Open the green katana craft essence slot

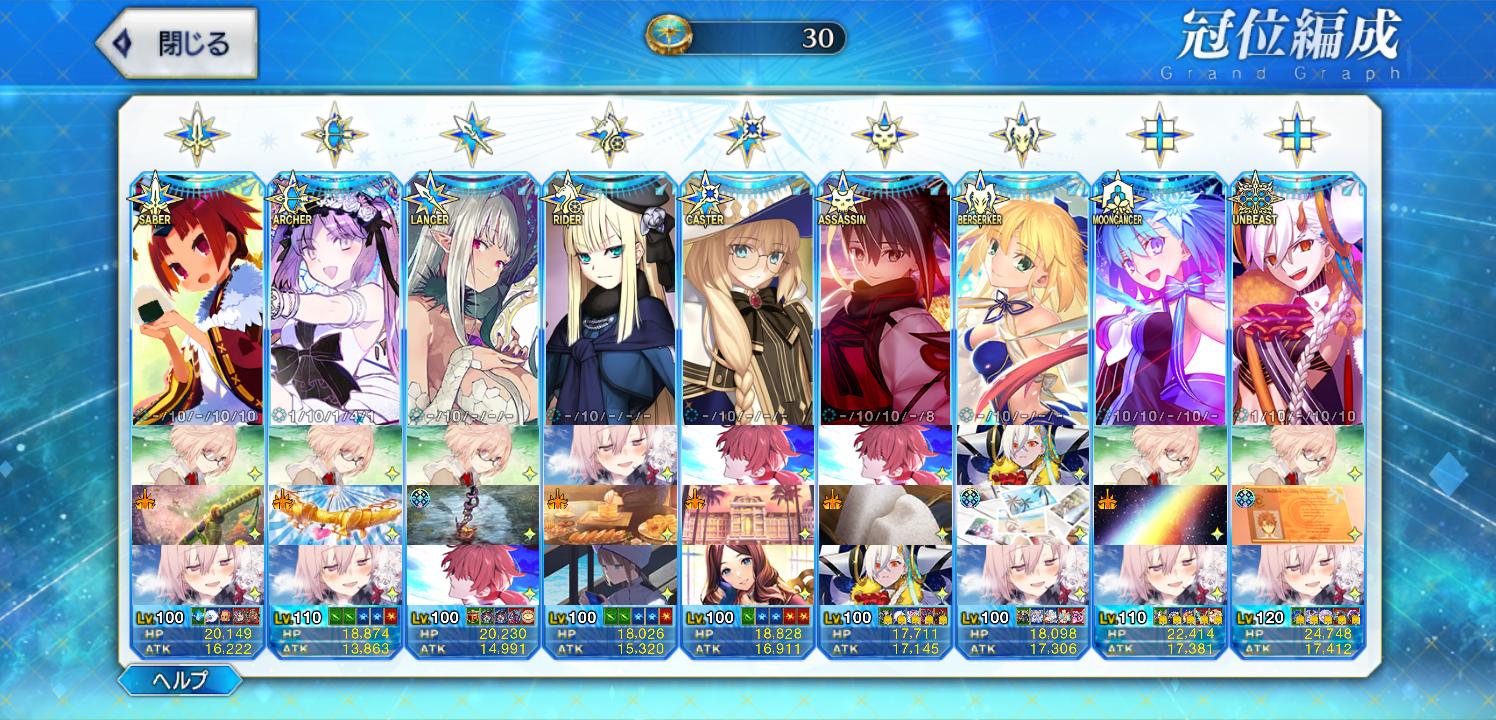[198, 515]
